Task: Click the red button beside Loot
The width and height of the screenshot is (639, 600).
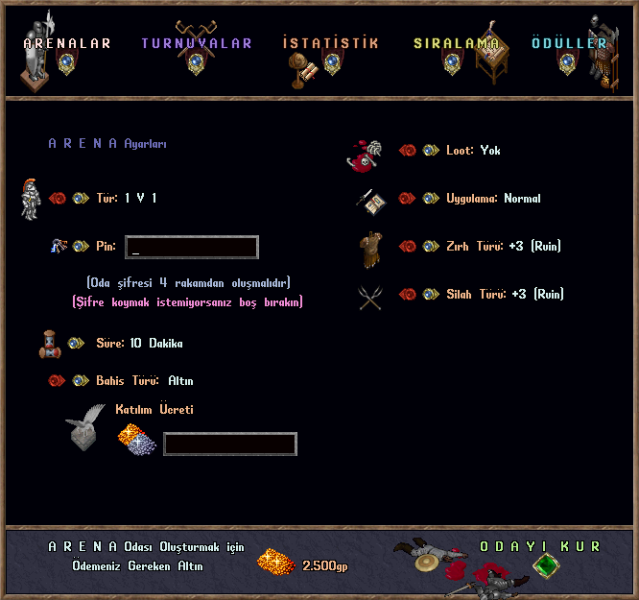Action: pyautogui.click(x=408, y=151)
